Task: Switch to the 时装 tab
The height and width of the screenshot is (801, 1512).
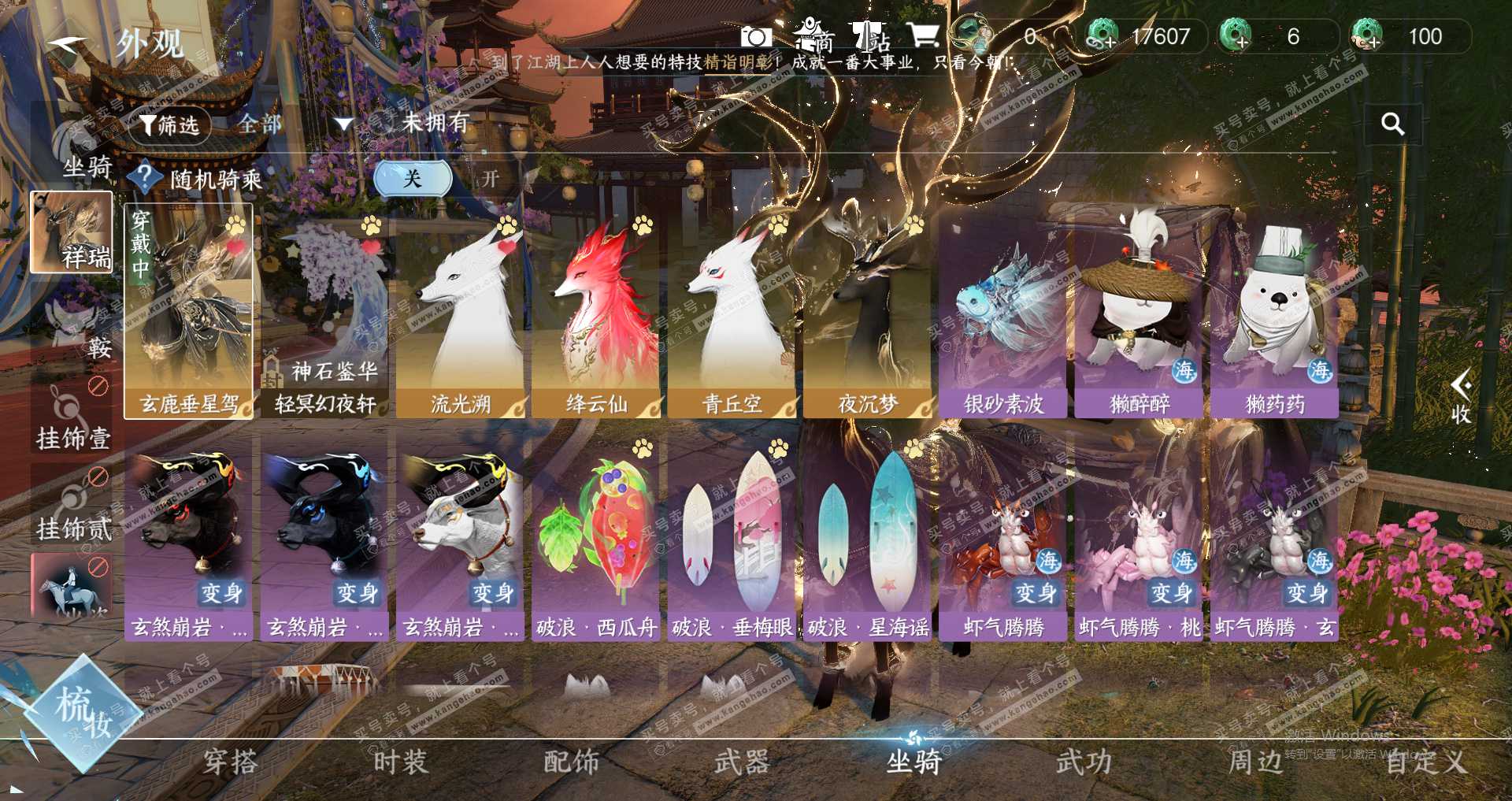Action: (400, 762)
